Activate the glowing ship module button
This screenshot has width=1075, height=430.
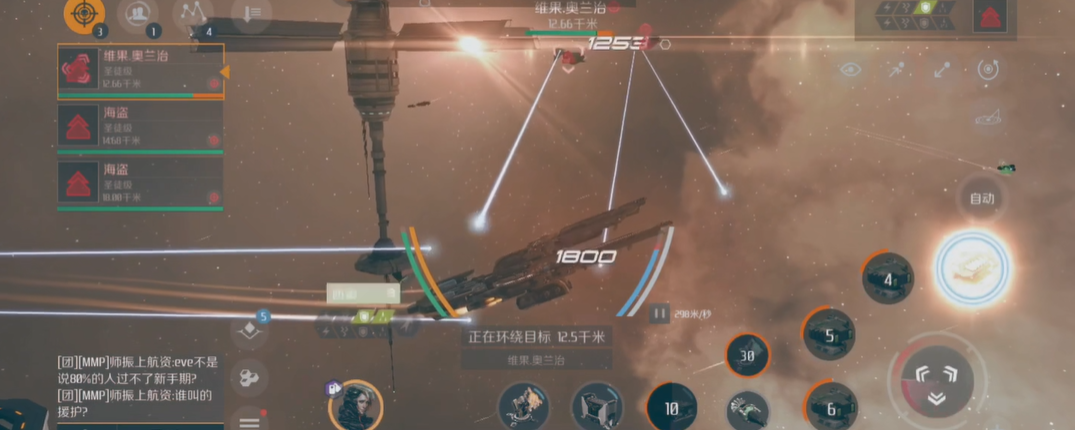point(972,265)
